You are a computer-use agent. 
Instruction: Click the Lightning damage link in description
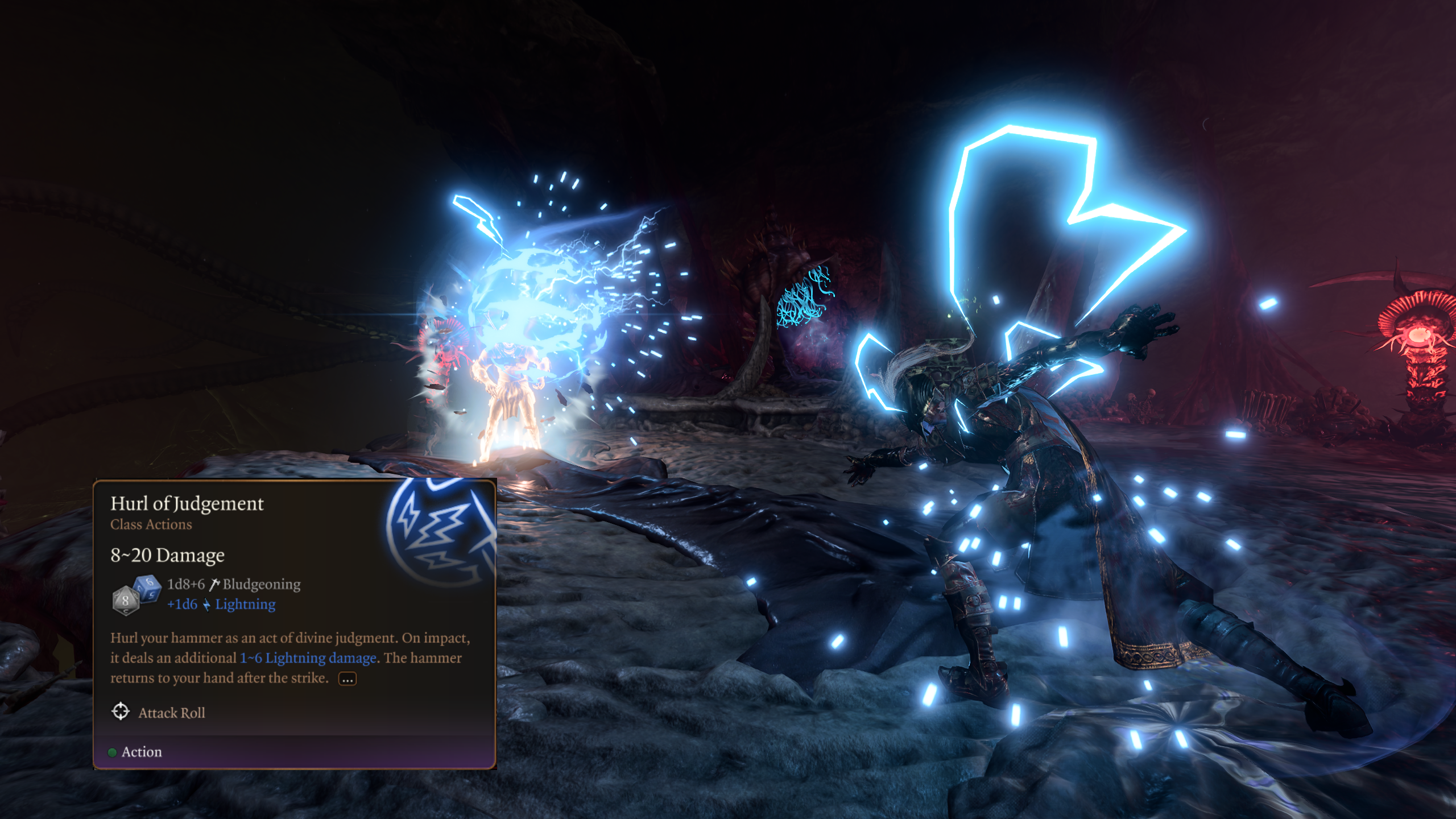point(308,658)
